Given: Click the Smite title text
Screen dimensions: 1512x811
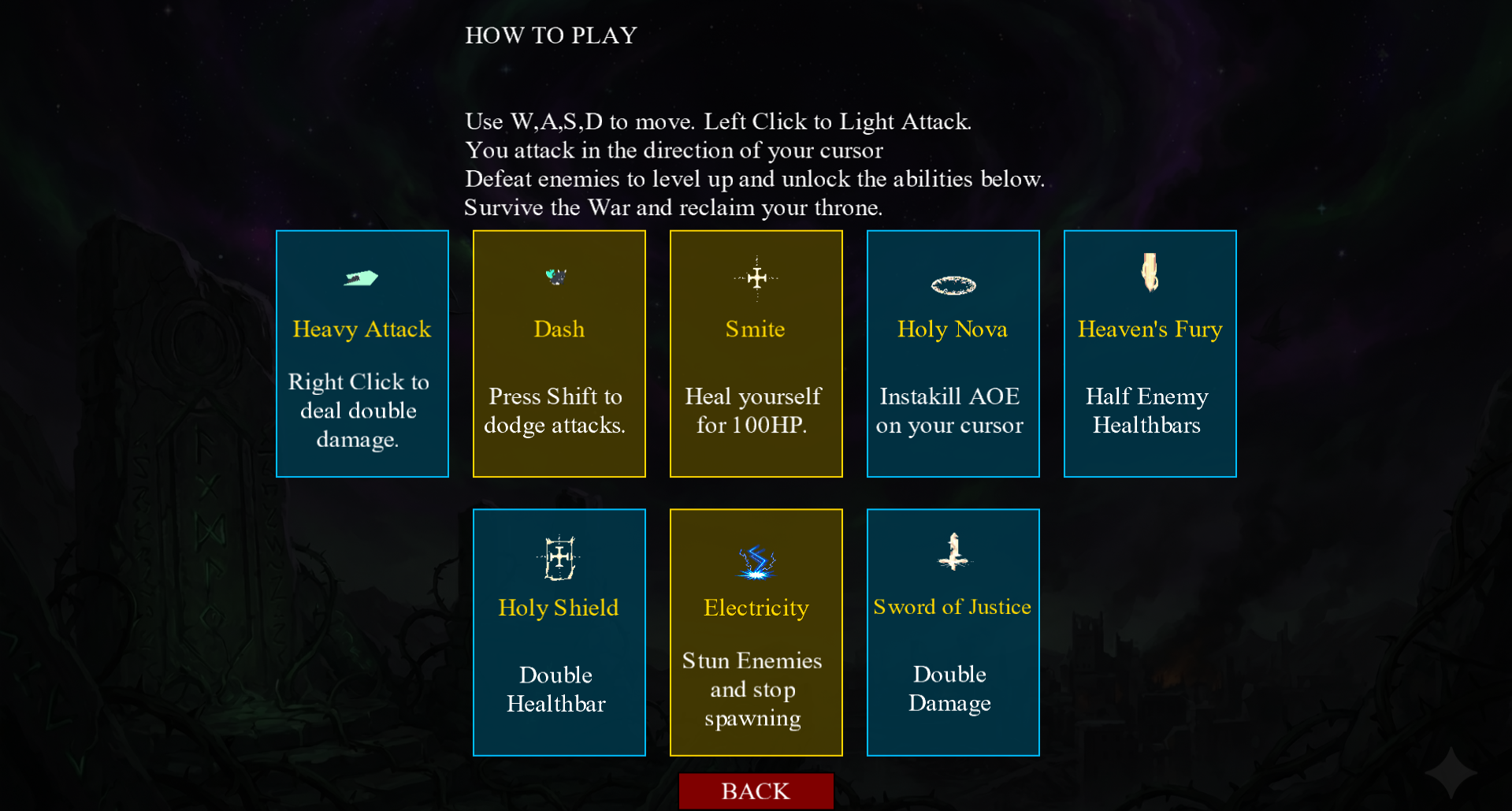Looking at the screenshot, I should coord(755,329).
